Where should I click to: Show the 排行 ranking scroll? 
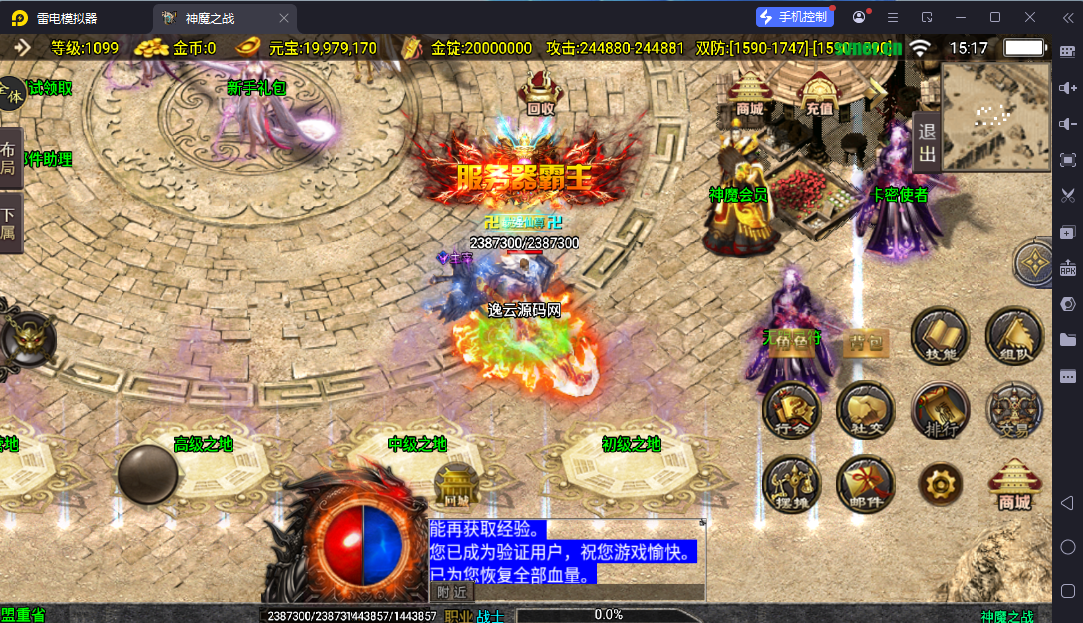pyautogui.click(x=940, y=409)
